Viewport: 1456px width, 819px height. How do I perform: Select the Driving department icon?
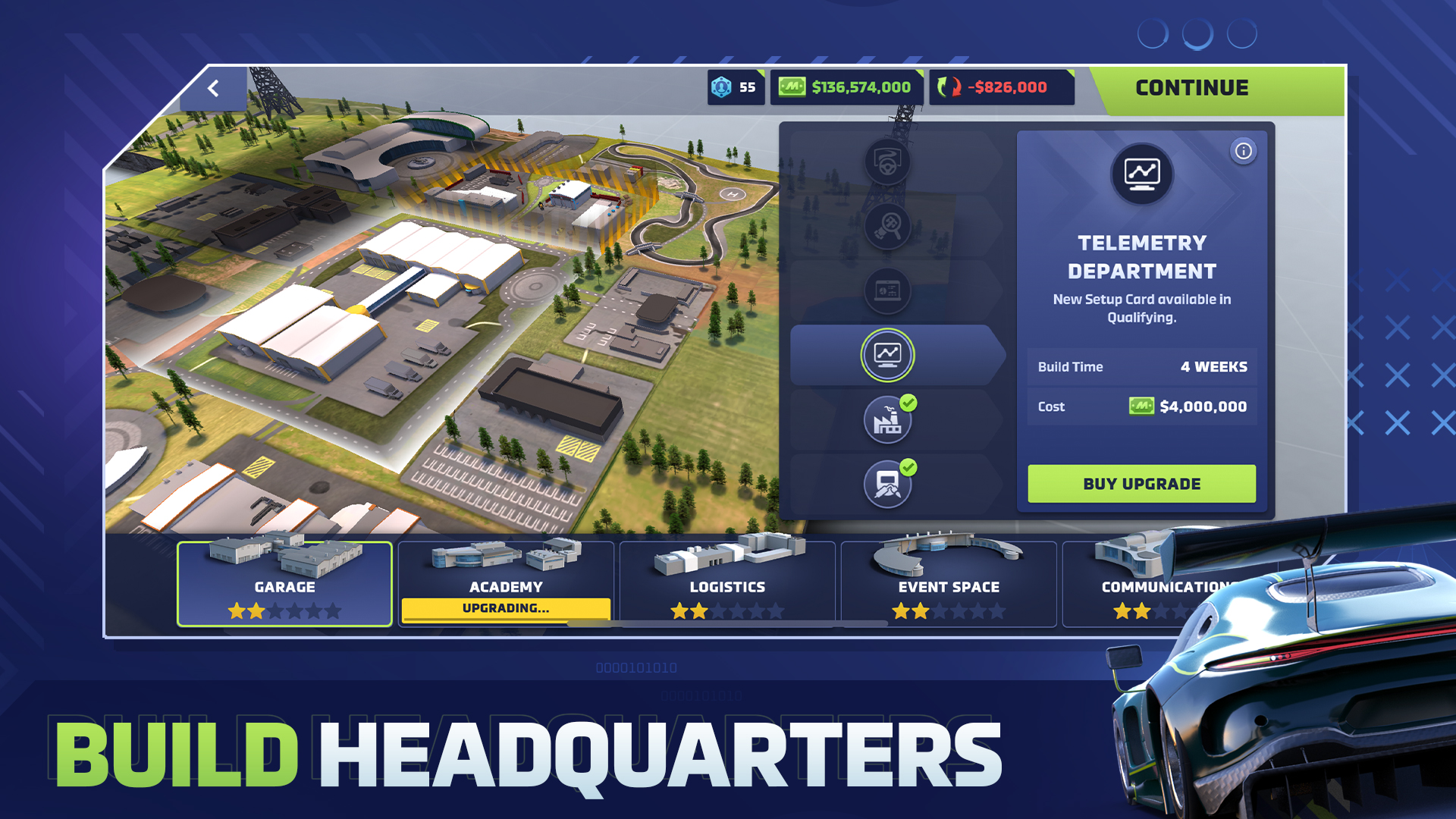887,162
